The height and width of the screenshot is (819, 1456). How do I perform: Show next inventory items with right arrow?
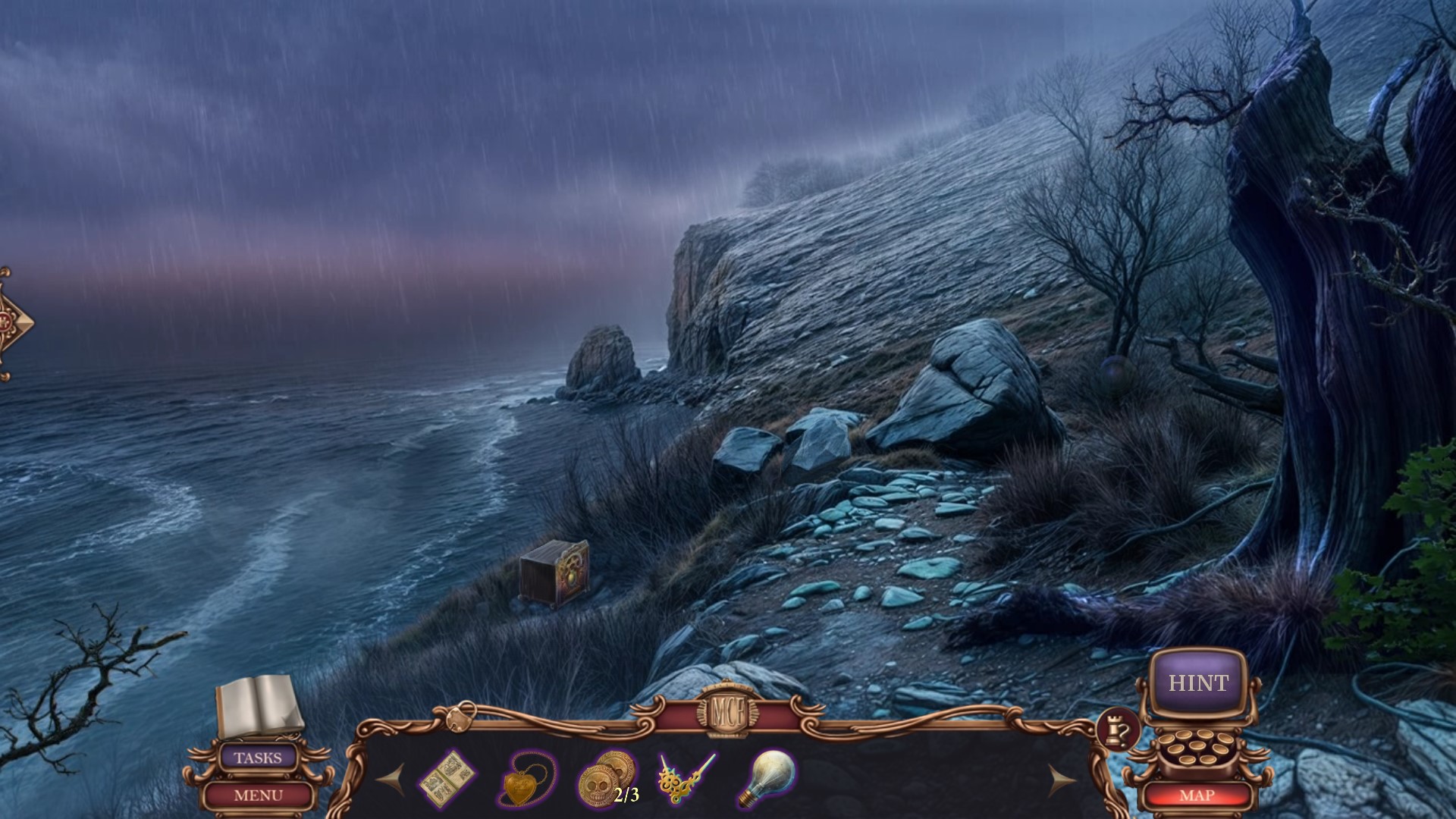point(1062,778)
